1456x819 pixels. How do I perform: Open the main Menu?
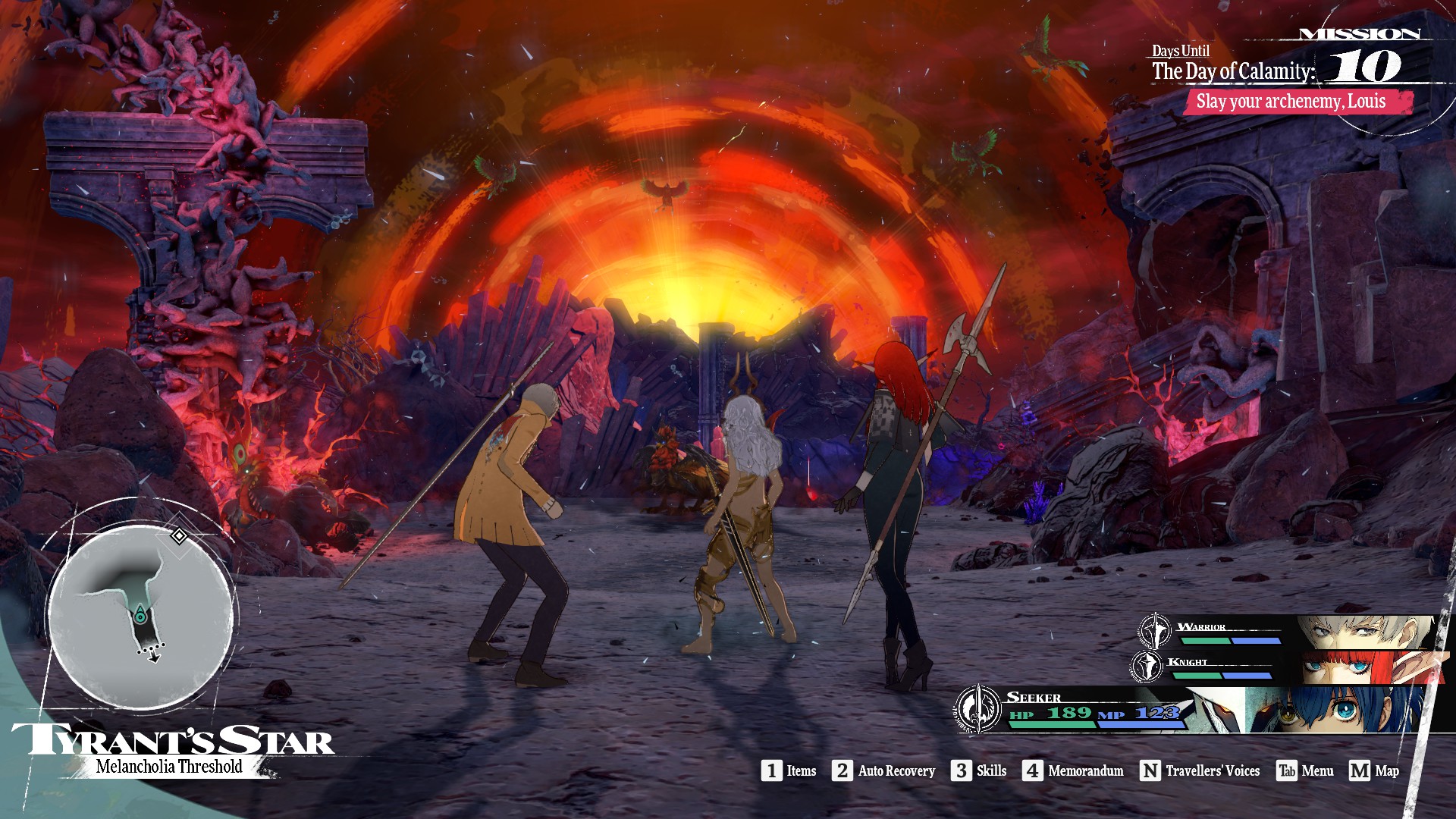(x=1305, y=771)
